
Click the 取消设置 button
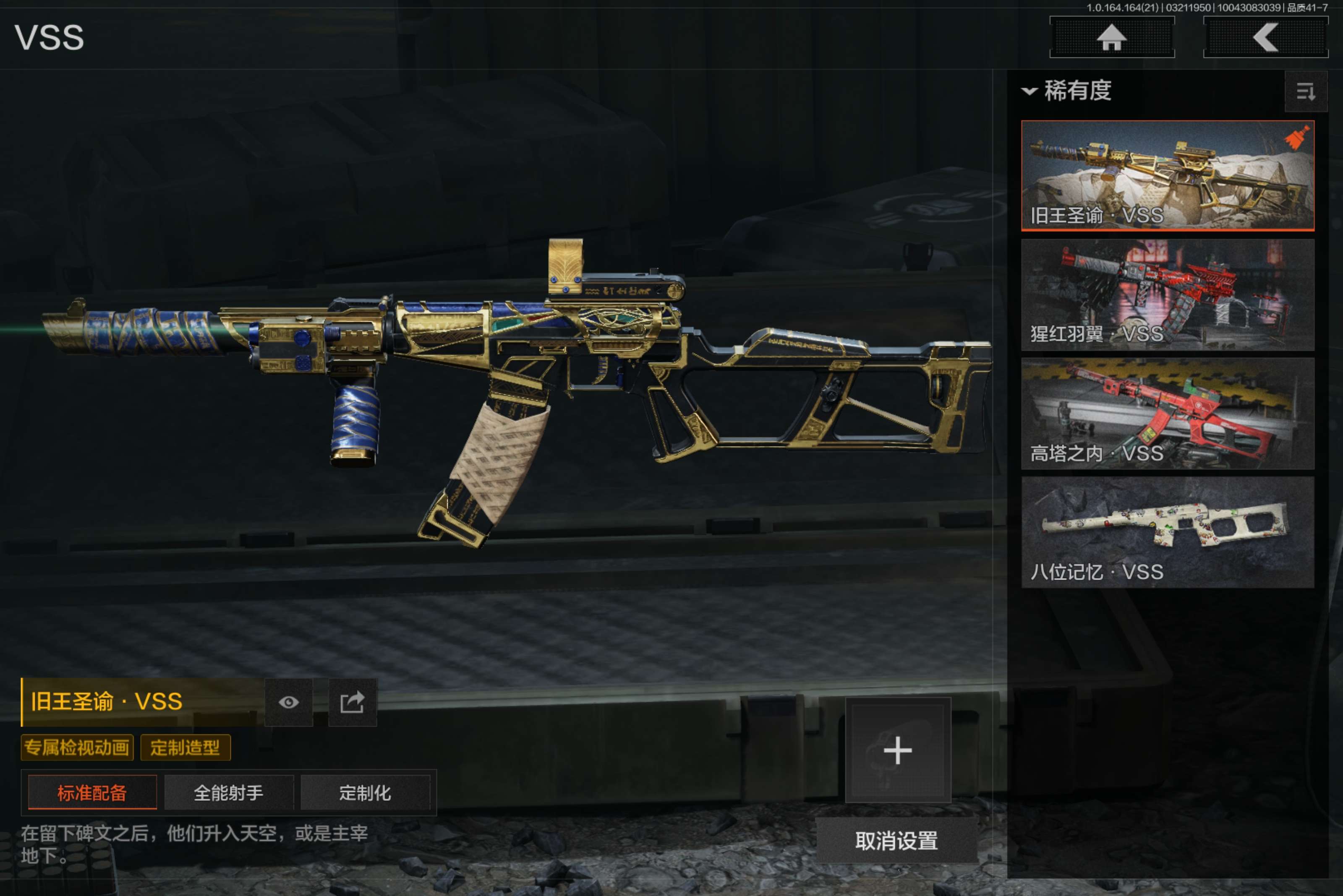[896, 841]
